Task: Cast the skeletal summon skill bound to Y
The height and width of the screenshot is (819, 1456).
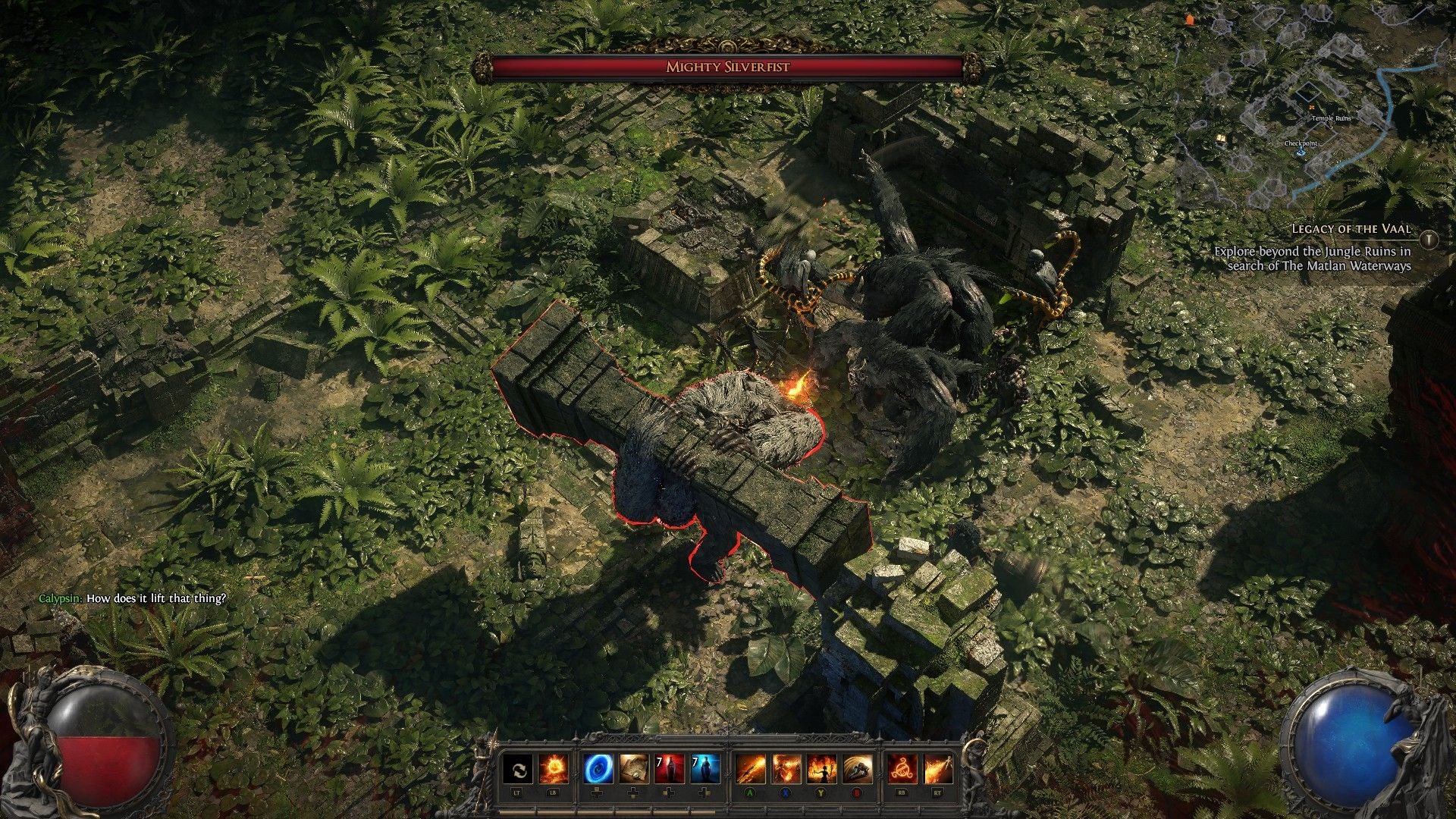Action: (x=820, y=768)
